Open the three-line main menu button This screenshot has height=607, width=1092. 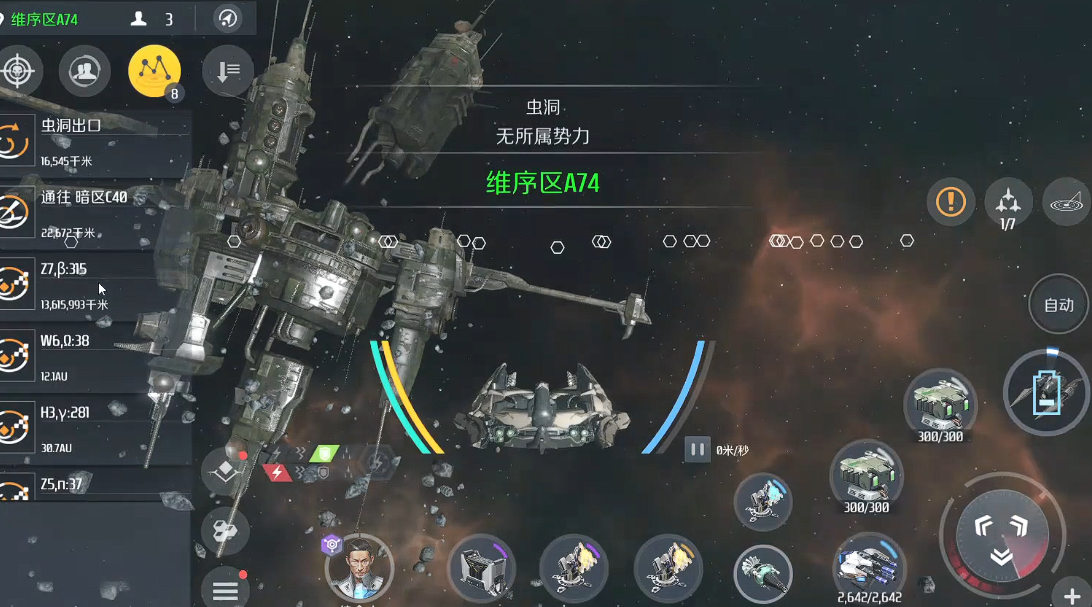point(225,589)
